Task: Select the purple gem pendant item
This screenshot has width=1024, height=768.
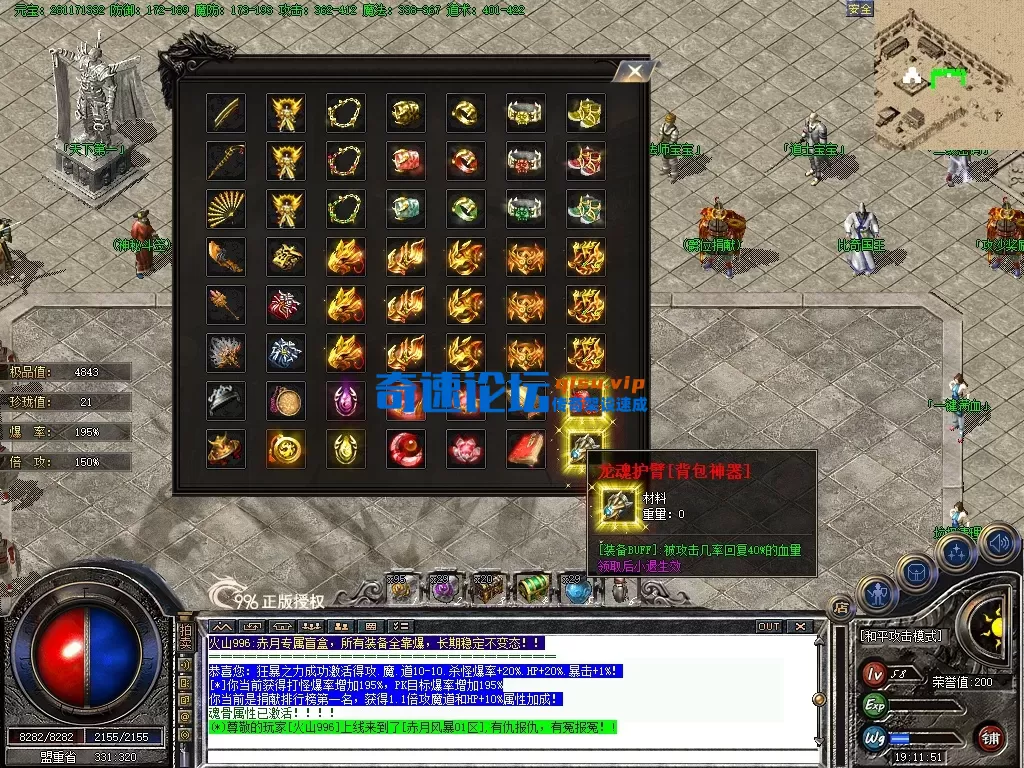Action: coord(346,401)
